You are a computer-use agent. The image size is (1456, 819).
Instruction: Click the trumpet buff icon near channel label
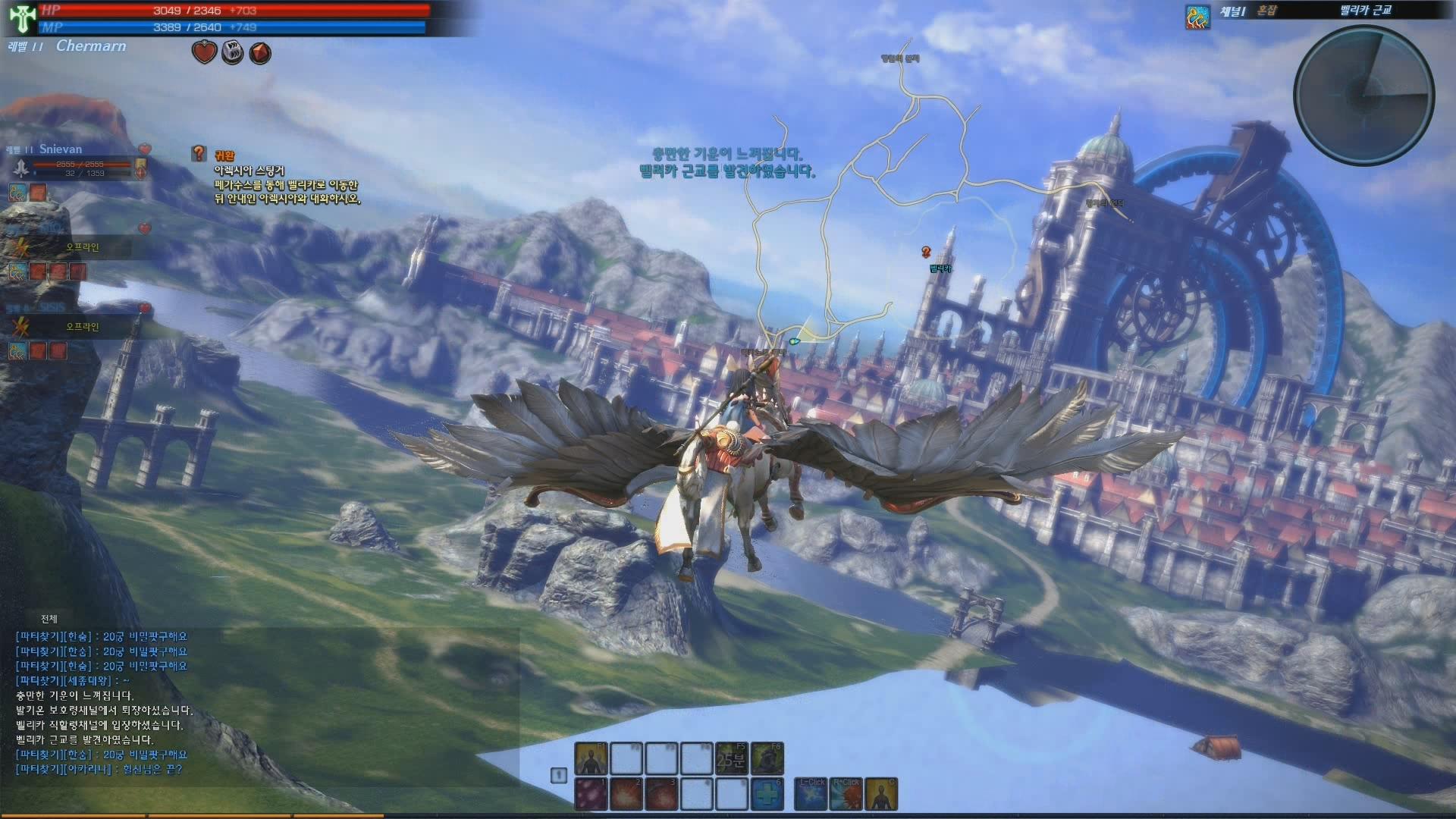click(1197, 17)
